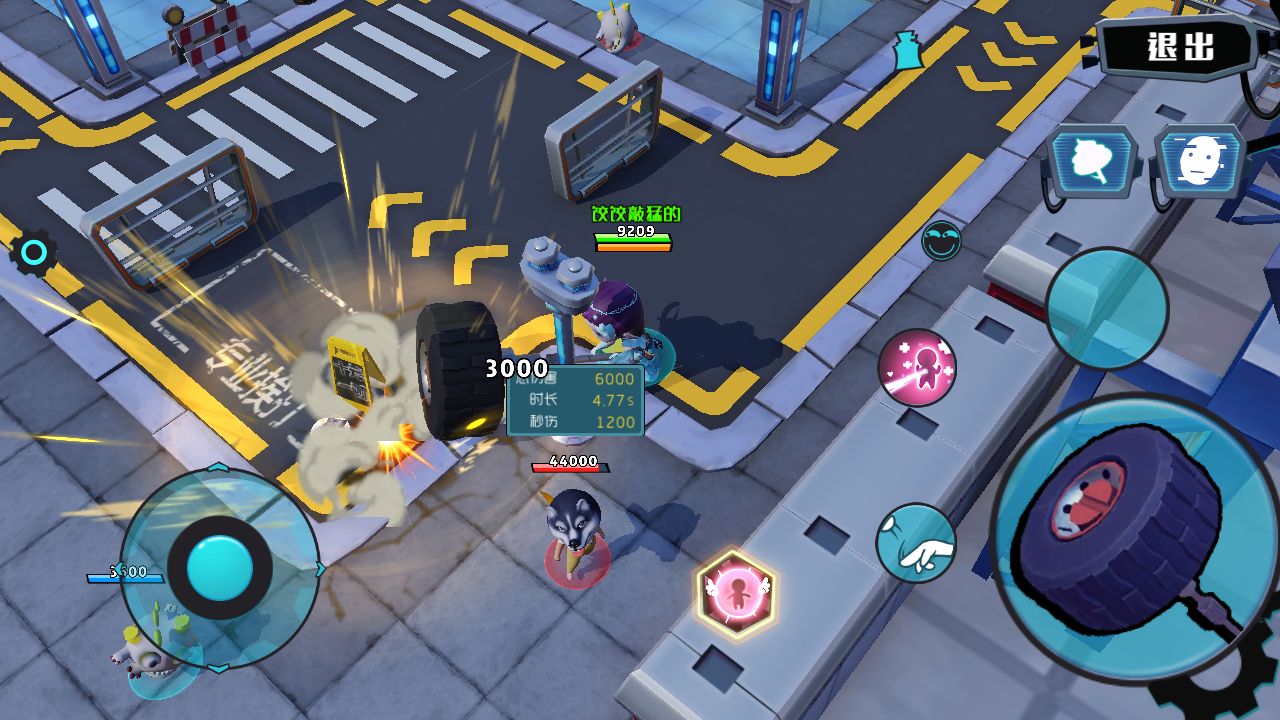Activate the pink dash skill icon
The height and width of the screenshot is (720, 1280).
click(917, 368)
